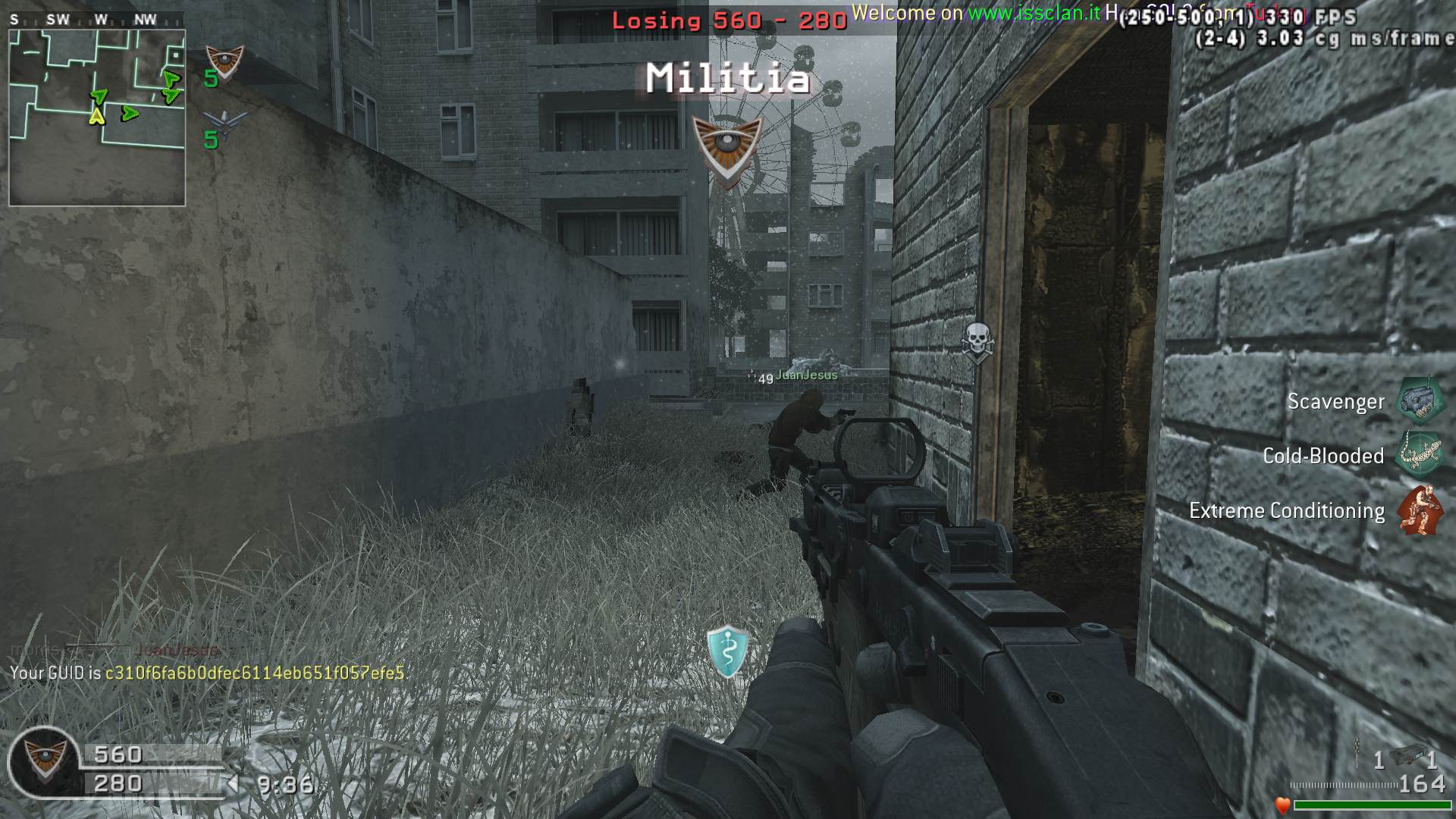1456x819 pixels.
Task: Select the Extreme Conditioning perk icon
Action: pos(1420,510)
